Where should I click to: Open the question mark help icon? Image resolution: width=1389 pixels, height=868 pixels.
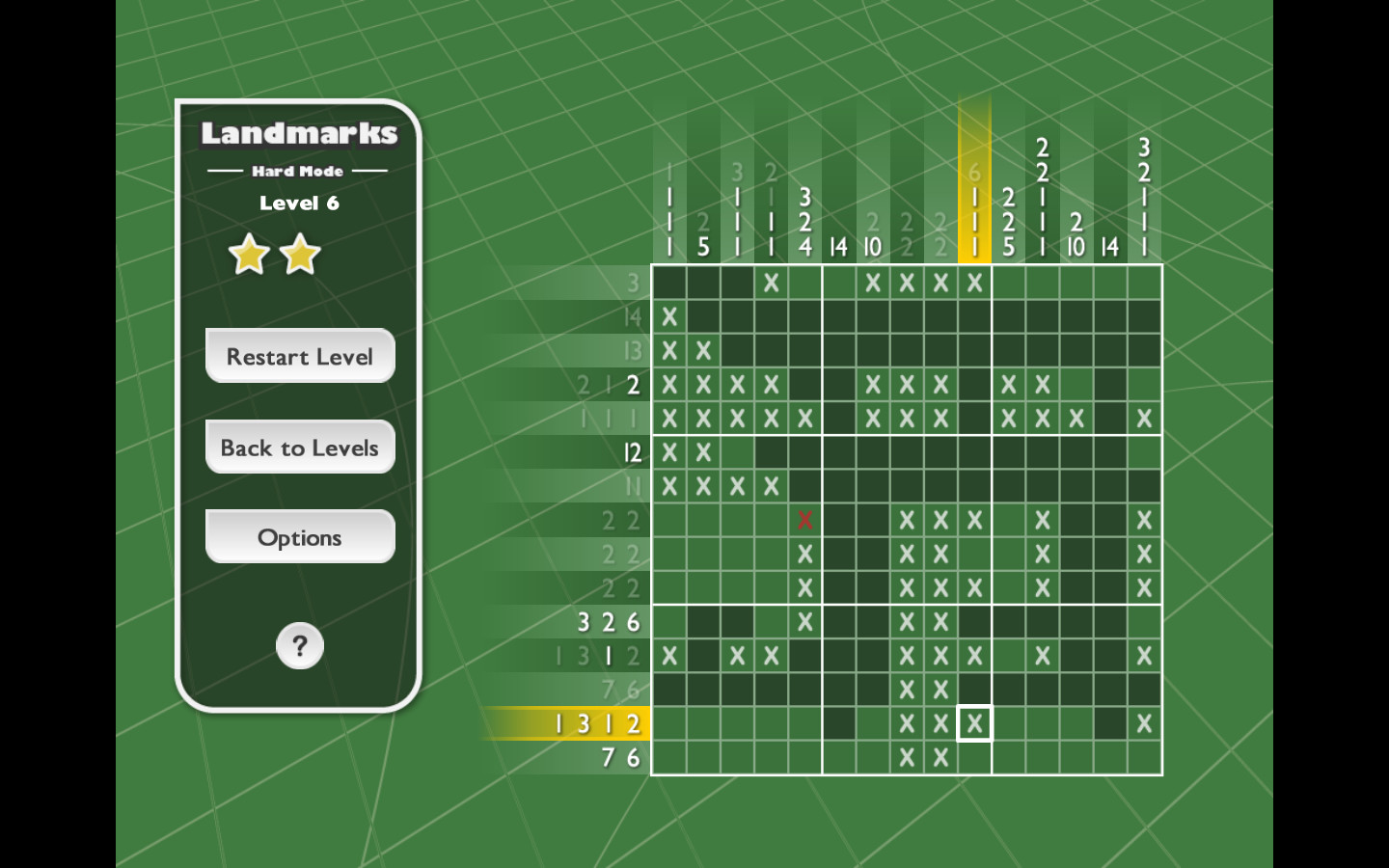coord(299,646)
